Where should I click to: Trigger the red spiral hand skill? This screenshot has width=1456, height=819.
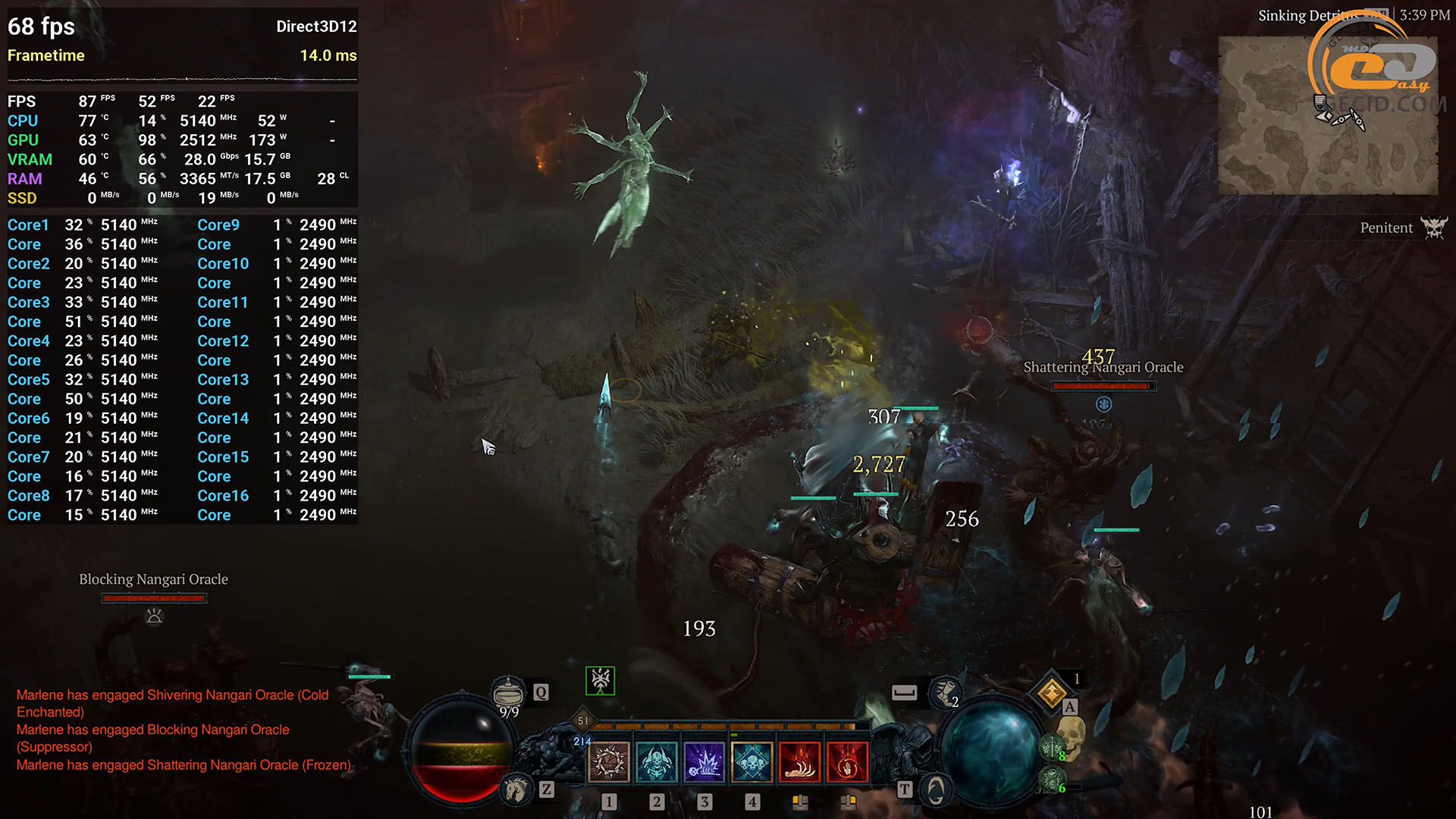pyautogui.click(x=847, y=761)
